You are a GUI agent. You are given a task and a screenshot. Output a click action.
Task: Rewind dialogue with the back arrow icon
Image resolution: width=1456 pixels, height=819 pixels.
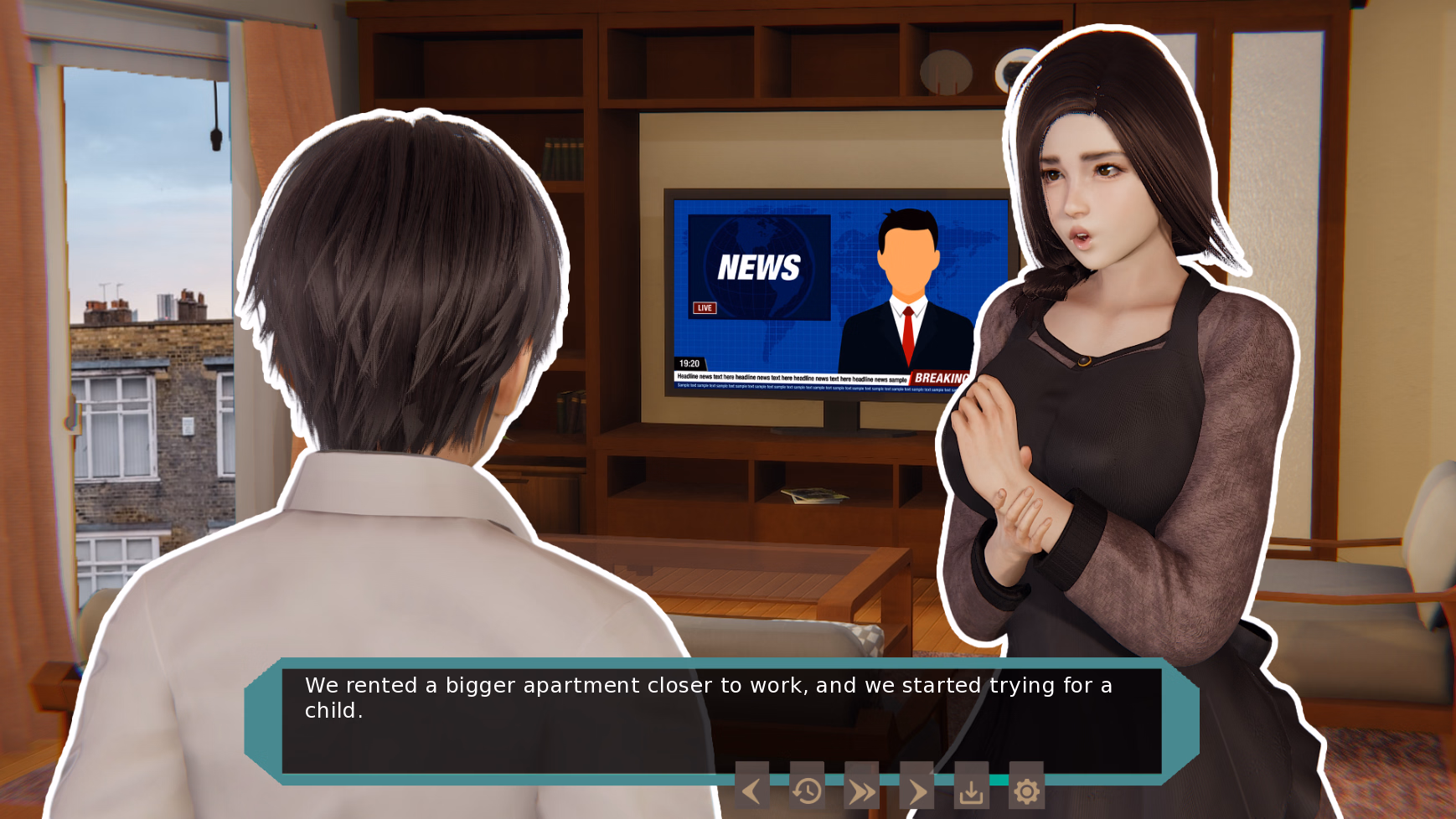pyautogui.click(x=751, y=791)
